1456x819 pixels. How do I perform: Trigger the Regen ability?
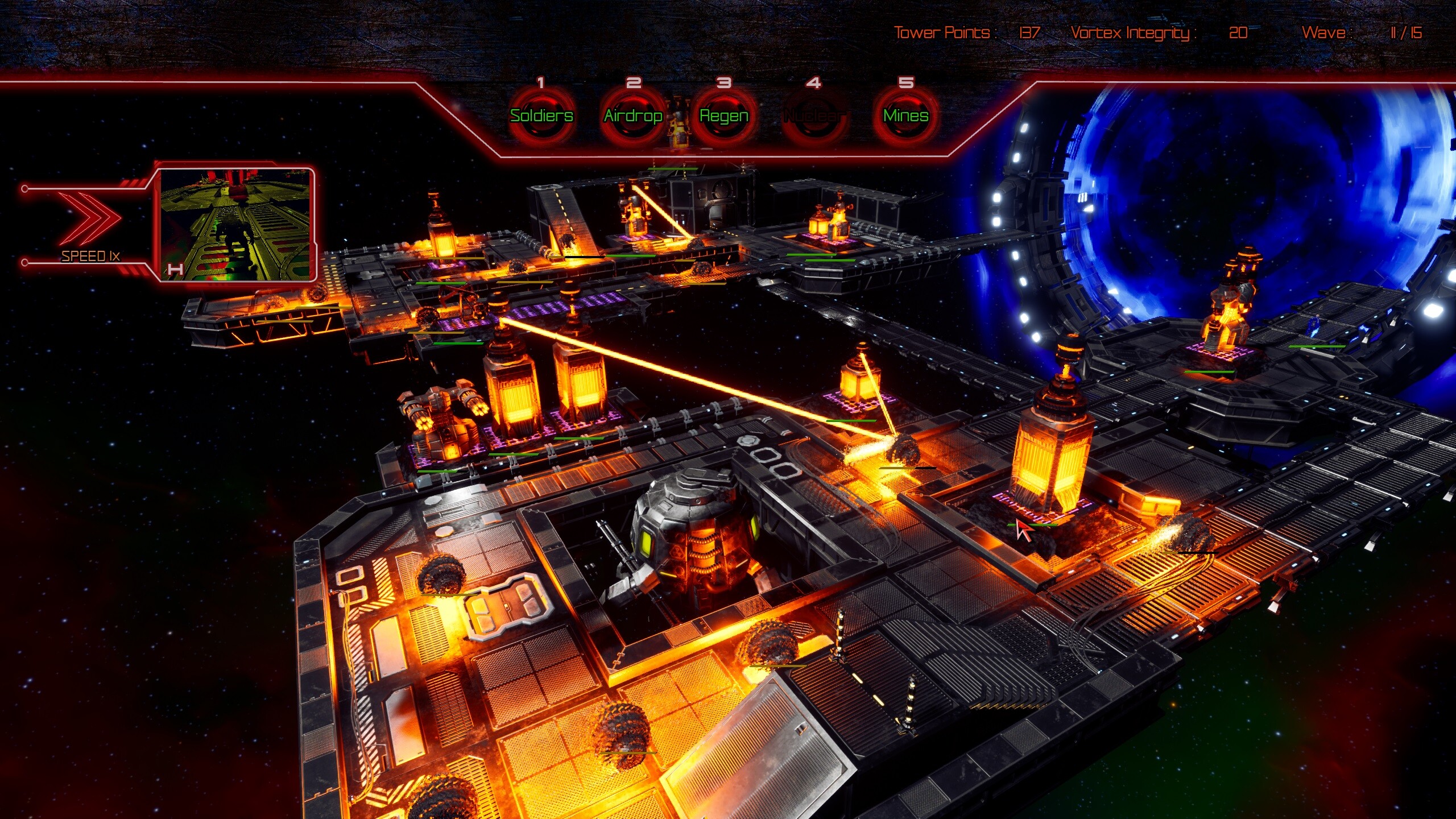click(723, 116)
